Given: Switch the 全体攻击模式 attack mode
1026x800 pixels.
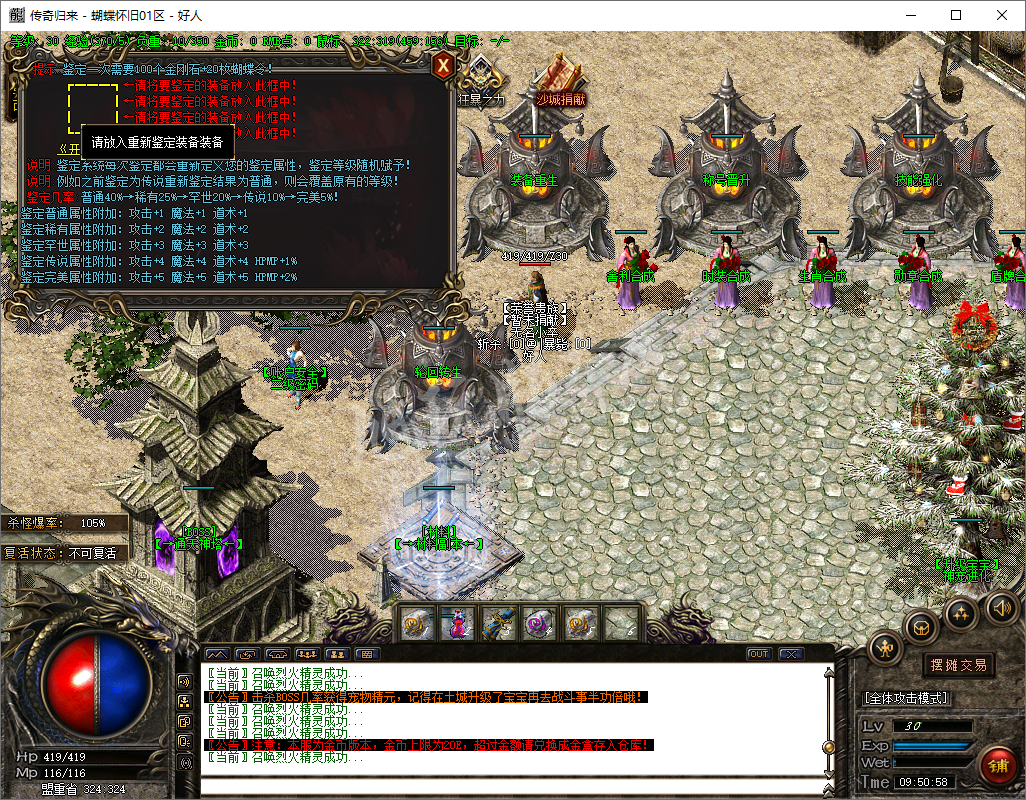Looking at the screenshot, I should click(x=906, y=698).
